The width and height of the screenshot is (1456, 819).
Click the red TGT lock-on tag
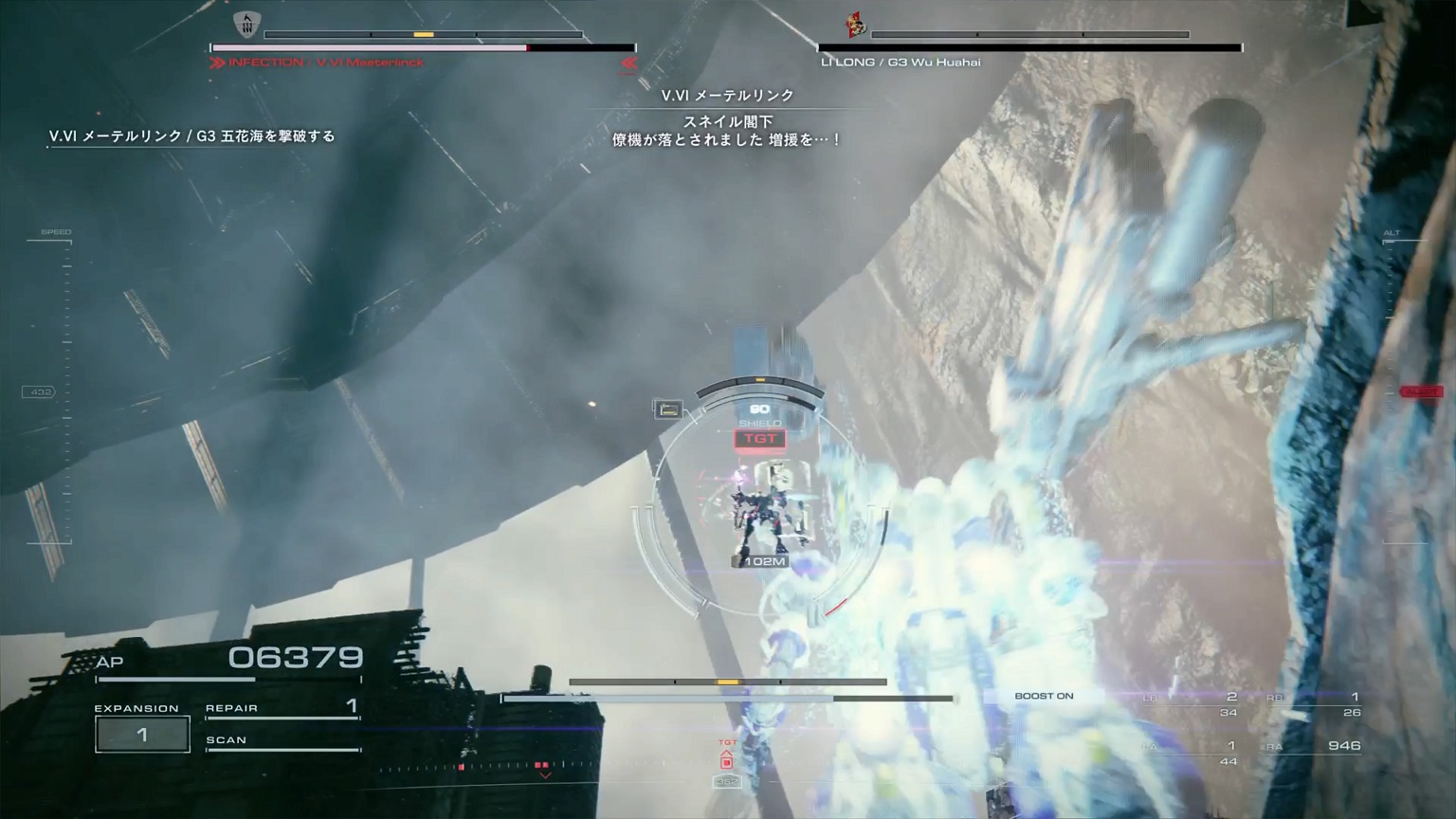[x=759, y=439]
